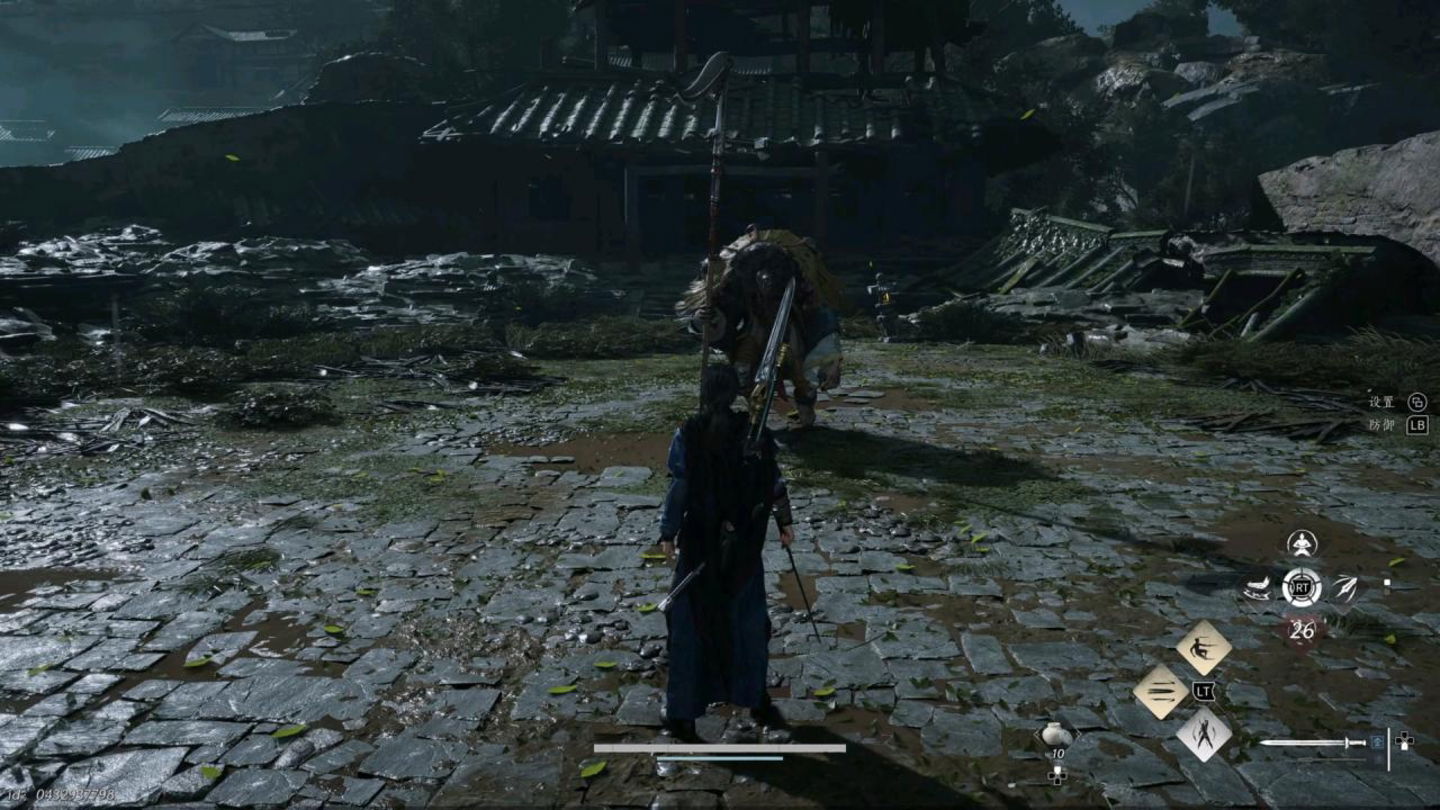
Task: Select the triple-slash diamond skill icon
Action: (x=1160, y=688)
